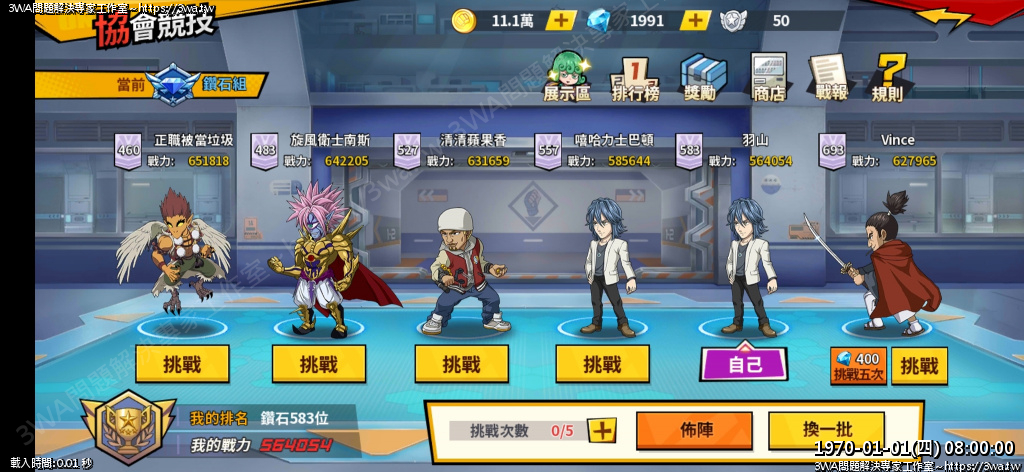Show the 規則 rules
The height and width of the screenshot is (472, 1024).
click(x=887, y=78)
